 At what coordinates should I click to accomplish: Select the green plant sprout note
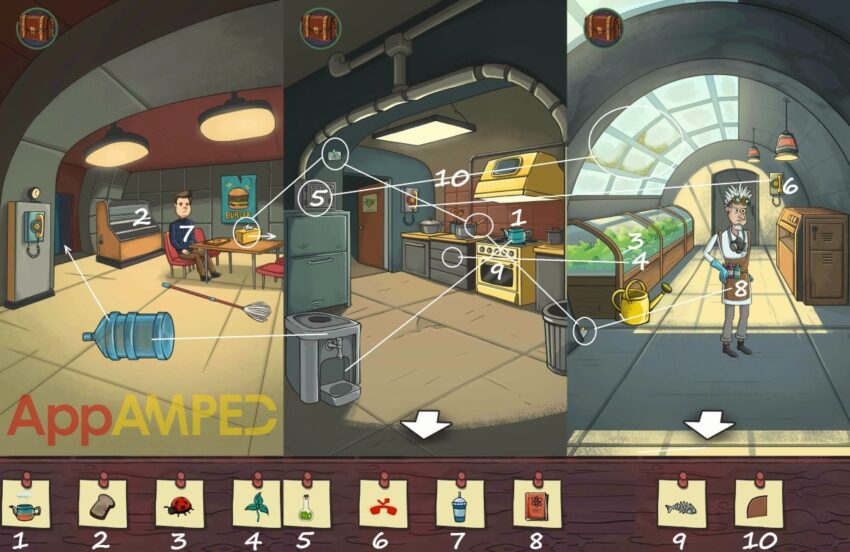256,503
